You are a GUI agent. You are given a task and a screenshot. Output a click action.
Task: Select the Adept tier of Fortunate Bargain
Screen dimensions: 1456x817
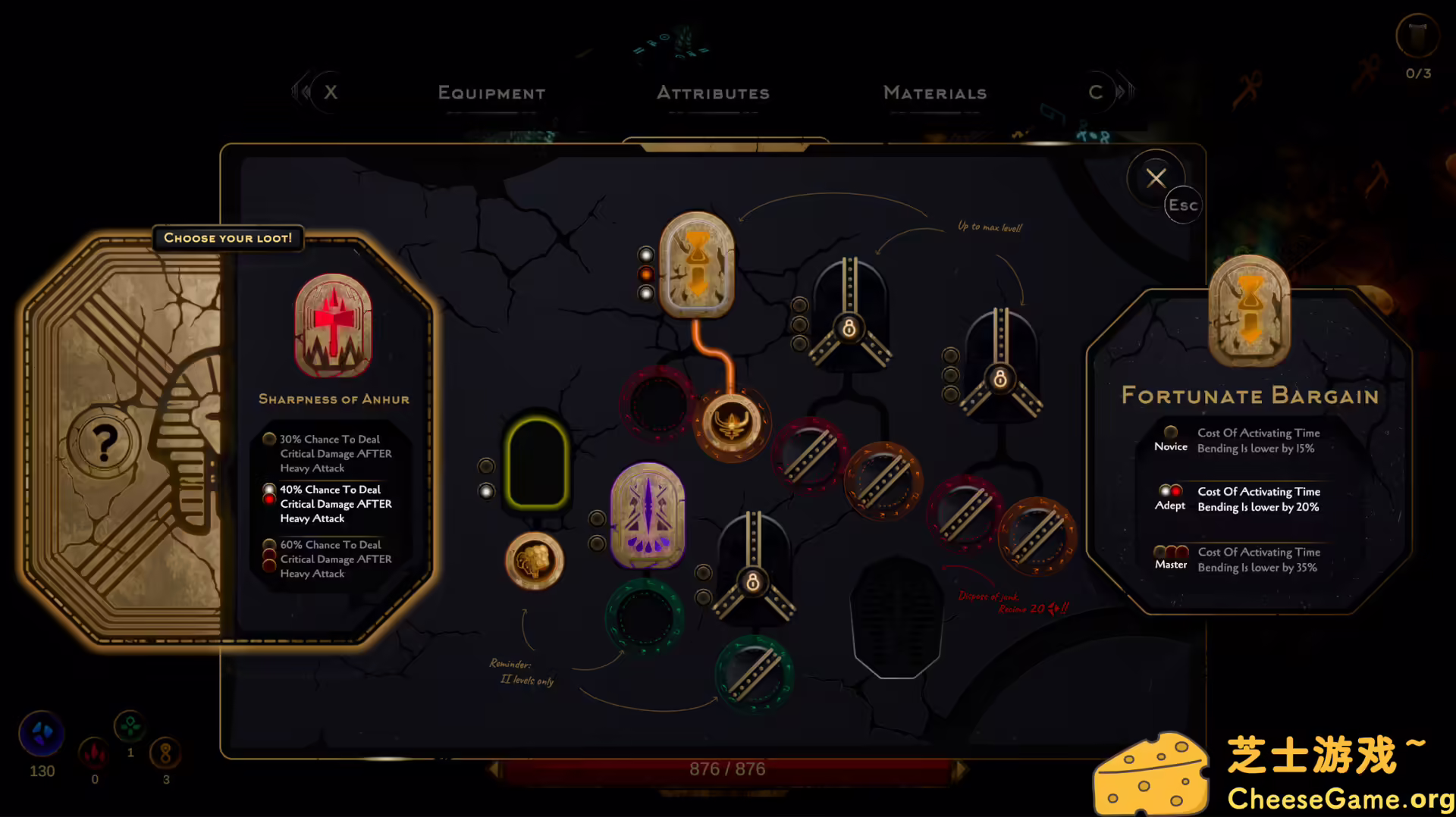pos(1244,499)
